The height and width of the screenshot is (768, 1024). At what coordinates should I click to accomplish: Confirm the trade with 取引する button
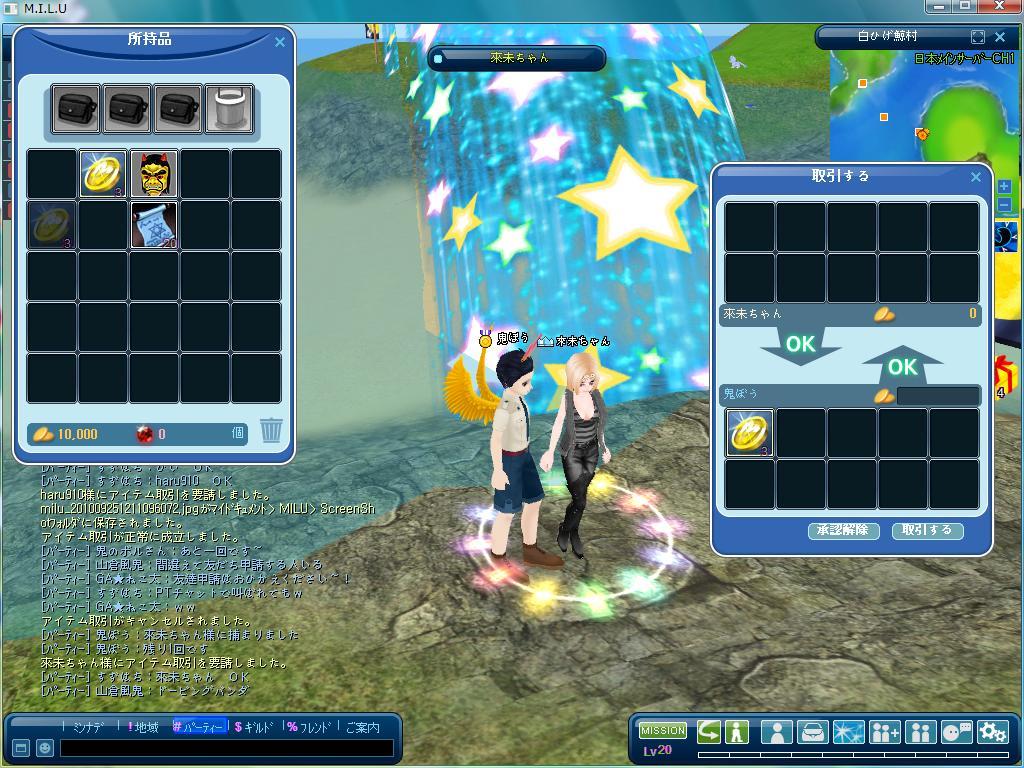[927, 531]
